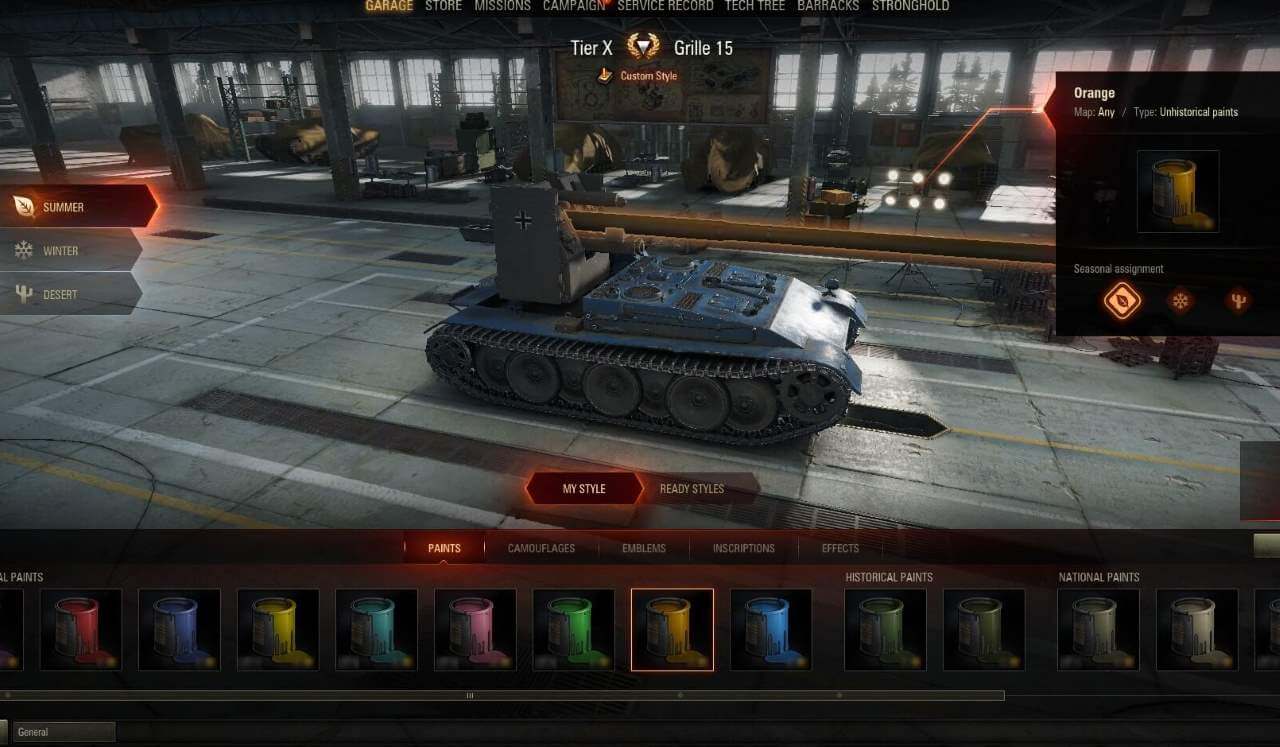This screenshot has height=747, width=1280.
Task: Select the red paint can swatch
Action: pyautogui.click(x=81, y=630)
